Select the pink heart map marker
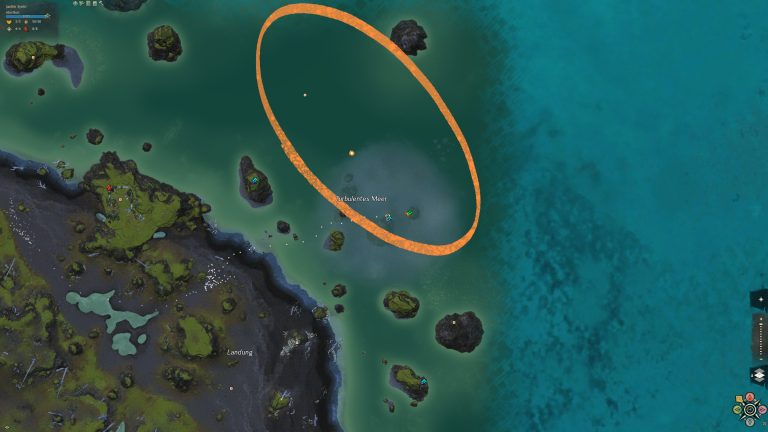 pos(762,410)
